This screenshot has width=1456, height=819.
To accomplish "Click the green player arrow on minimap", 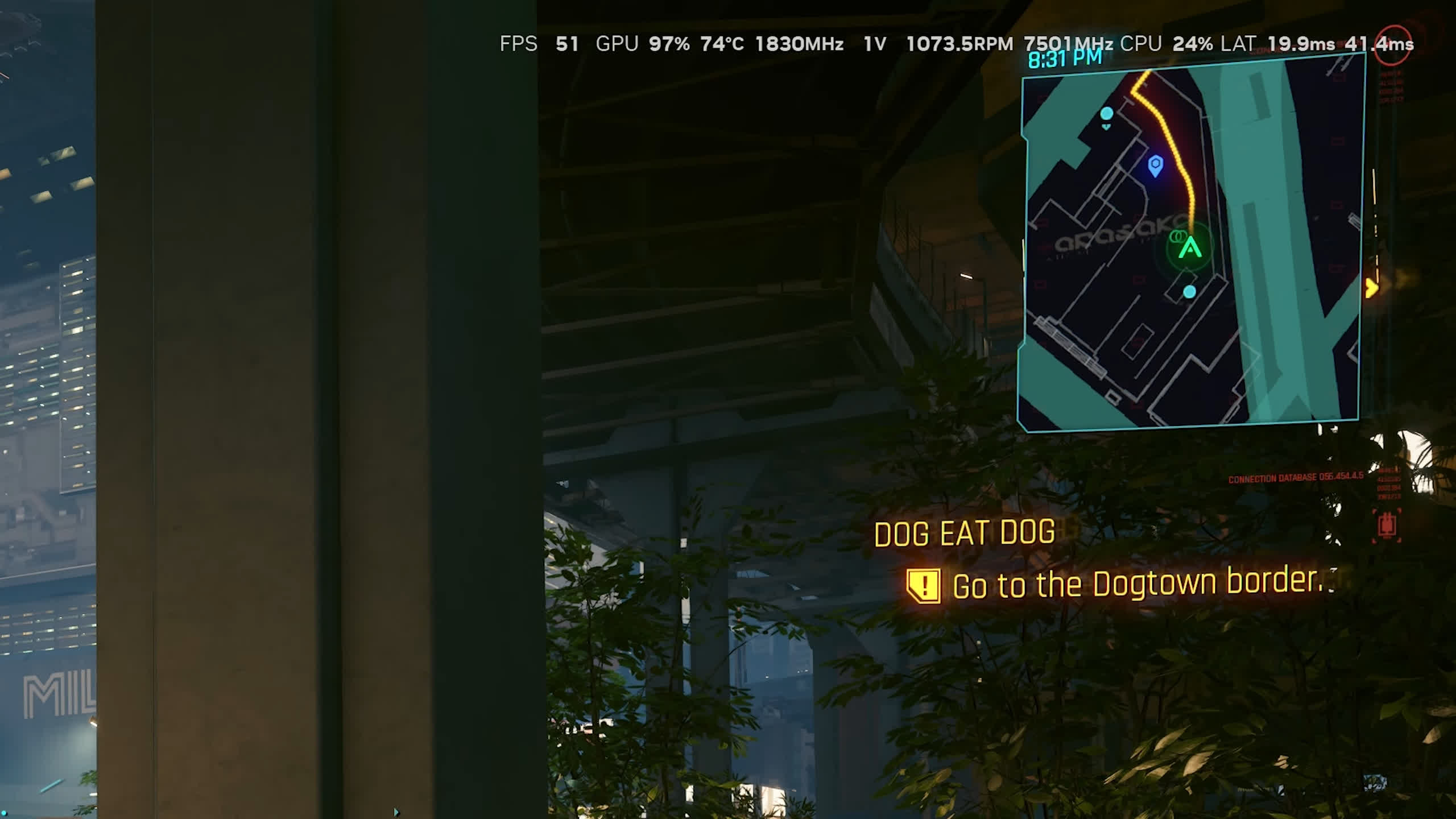I will click(1190, 248).
